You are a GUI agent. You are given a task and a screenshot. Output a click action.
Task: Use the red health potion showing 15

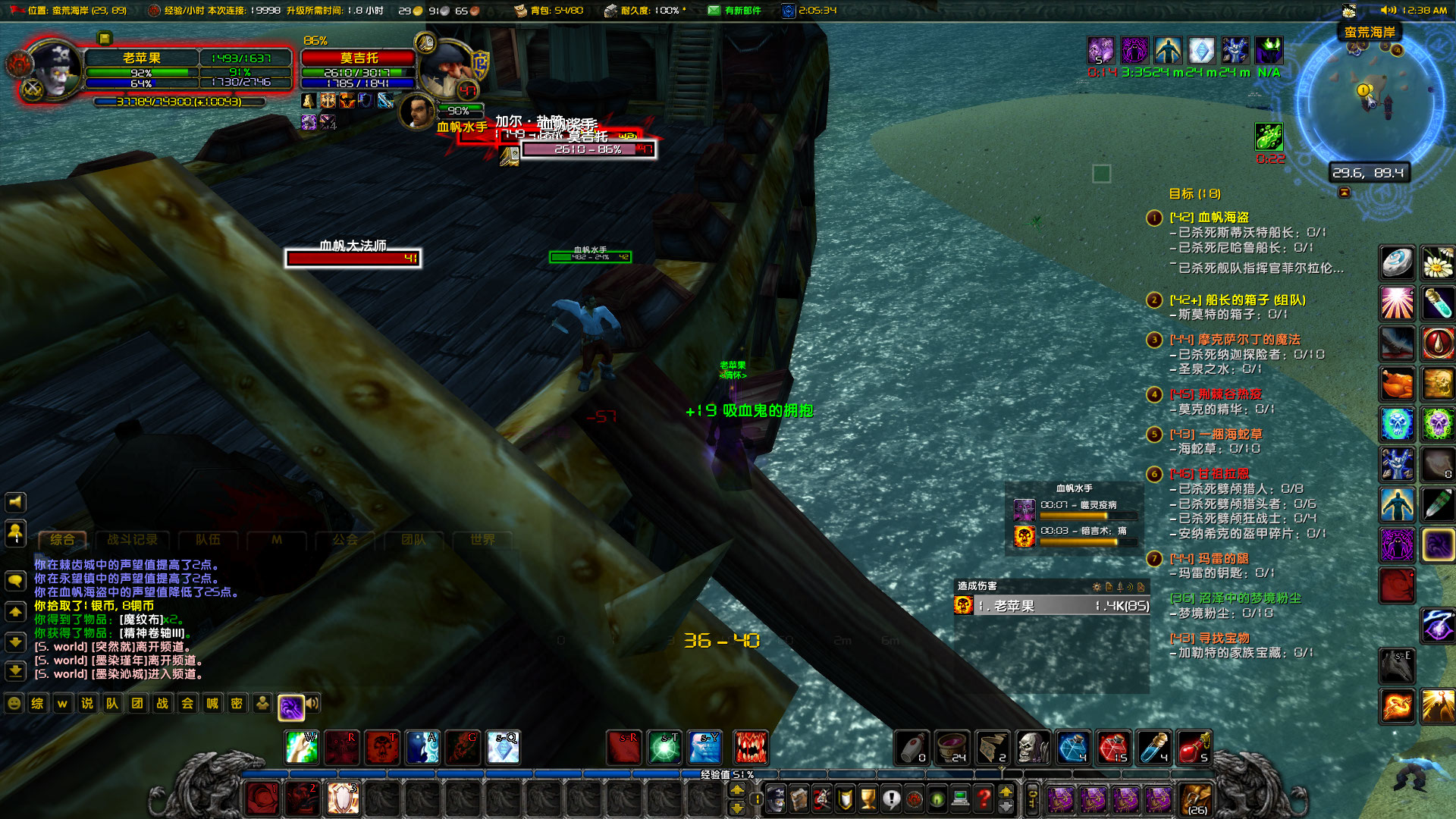tap(1113, 747)
